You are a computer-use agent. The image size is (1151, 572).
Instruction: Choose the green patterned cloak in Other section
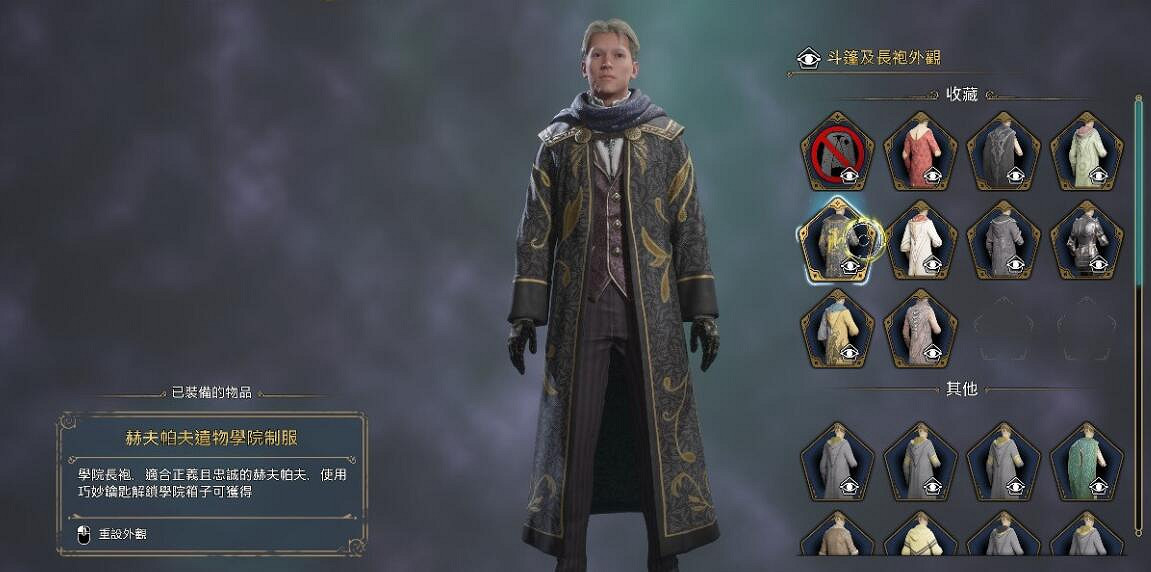pyautogui.click(x=1087, y=461)
